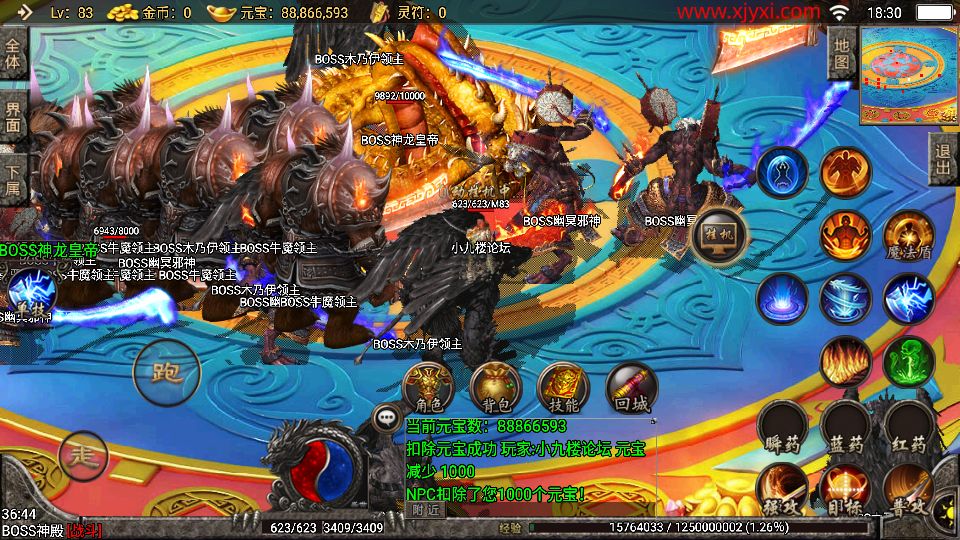Select the 附近 nearby chat tab
960x540 pixels.
click(425, 509)
